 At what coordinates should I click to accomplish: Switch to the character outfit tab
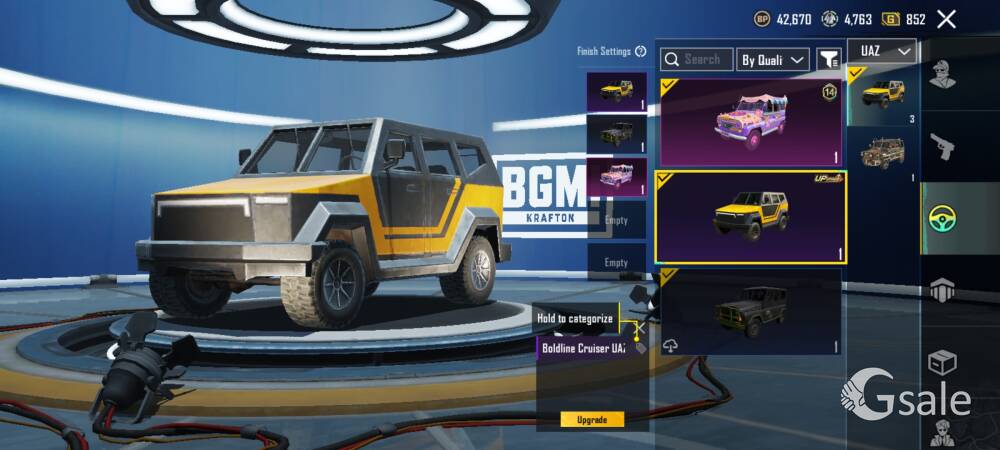pos(941,75)
